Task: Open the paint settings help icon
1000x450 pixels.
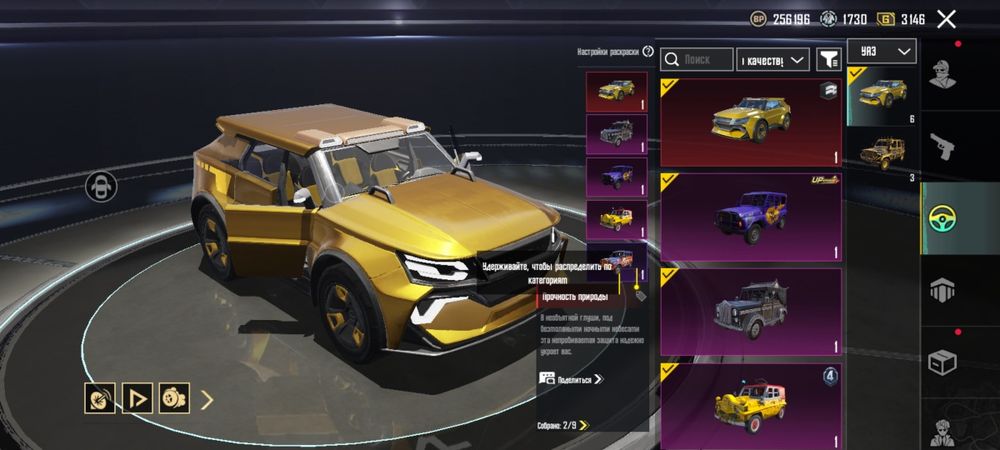Action: coord(648,51)
